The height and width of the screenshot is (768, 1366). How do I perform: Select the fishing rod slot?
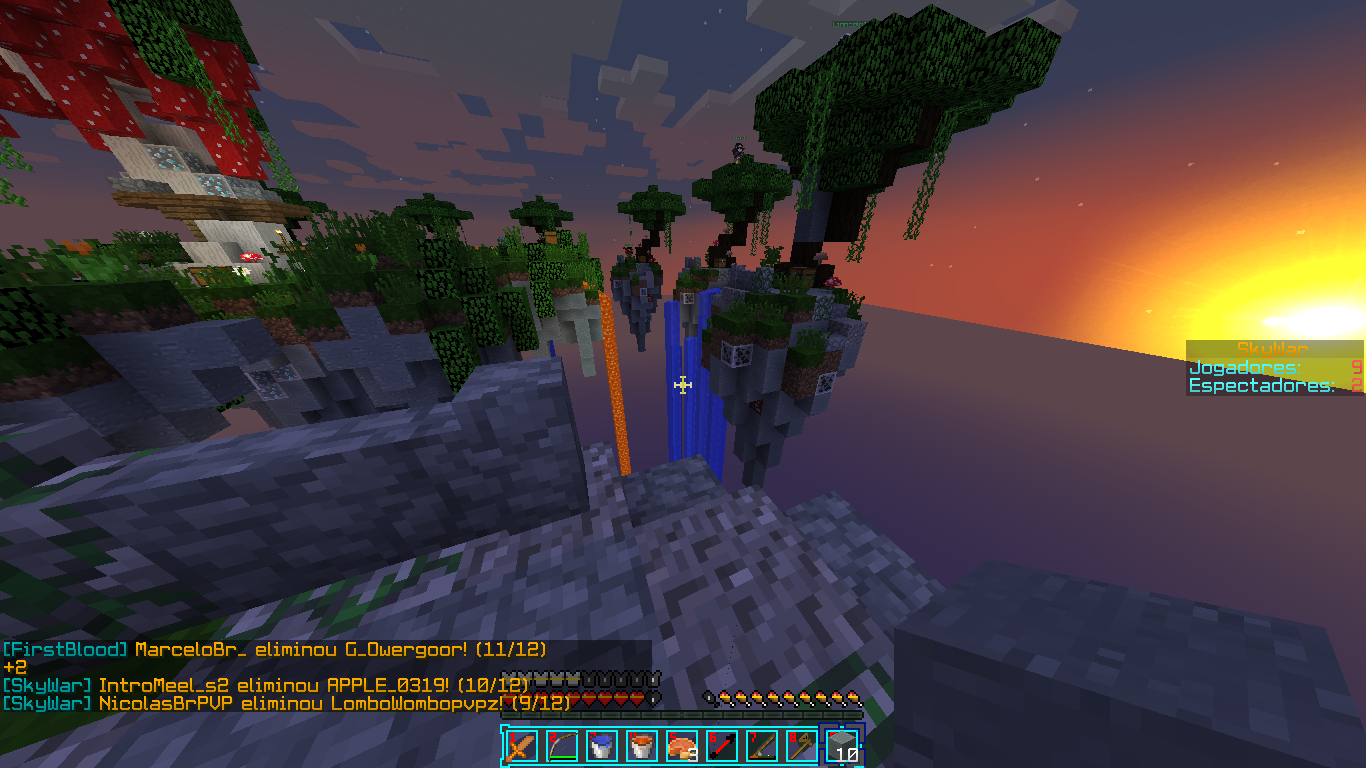click(761, 746)
